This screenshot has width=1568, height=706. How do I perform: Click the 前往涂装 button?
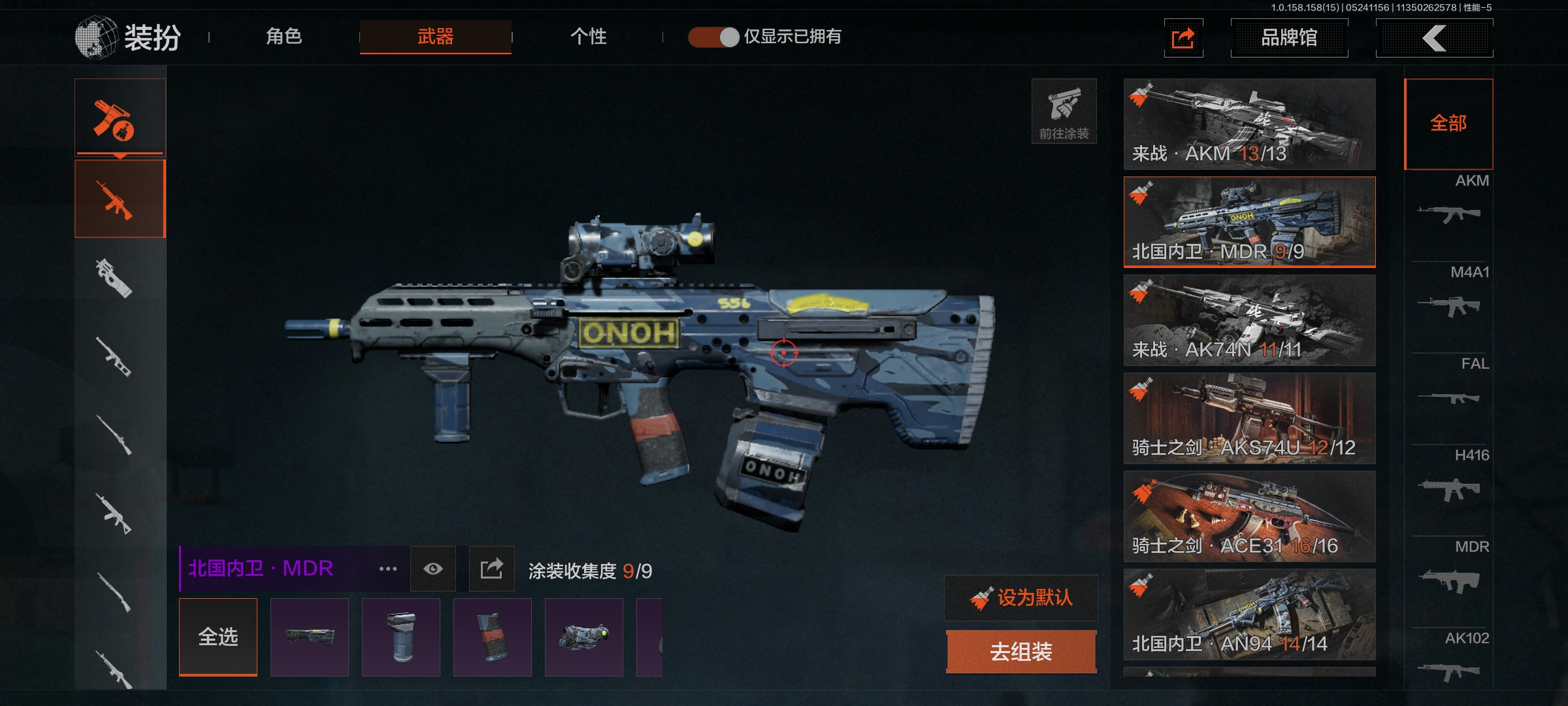click(x=1064, y=111)
